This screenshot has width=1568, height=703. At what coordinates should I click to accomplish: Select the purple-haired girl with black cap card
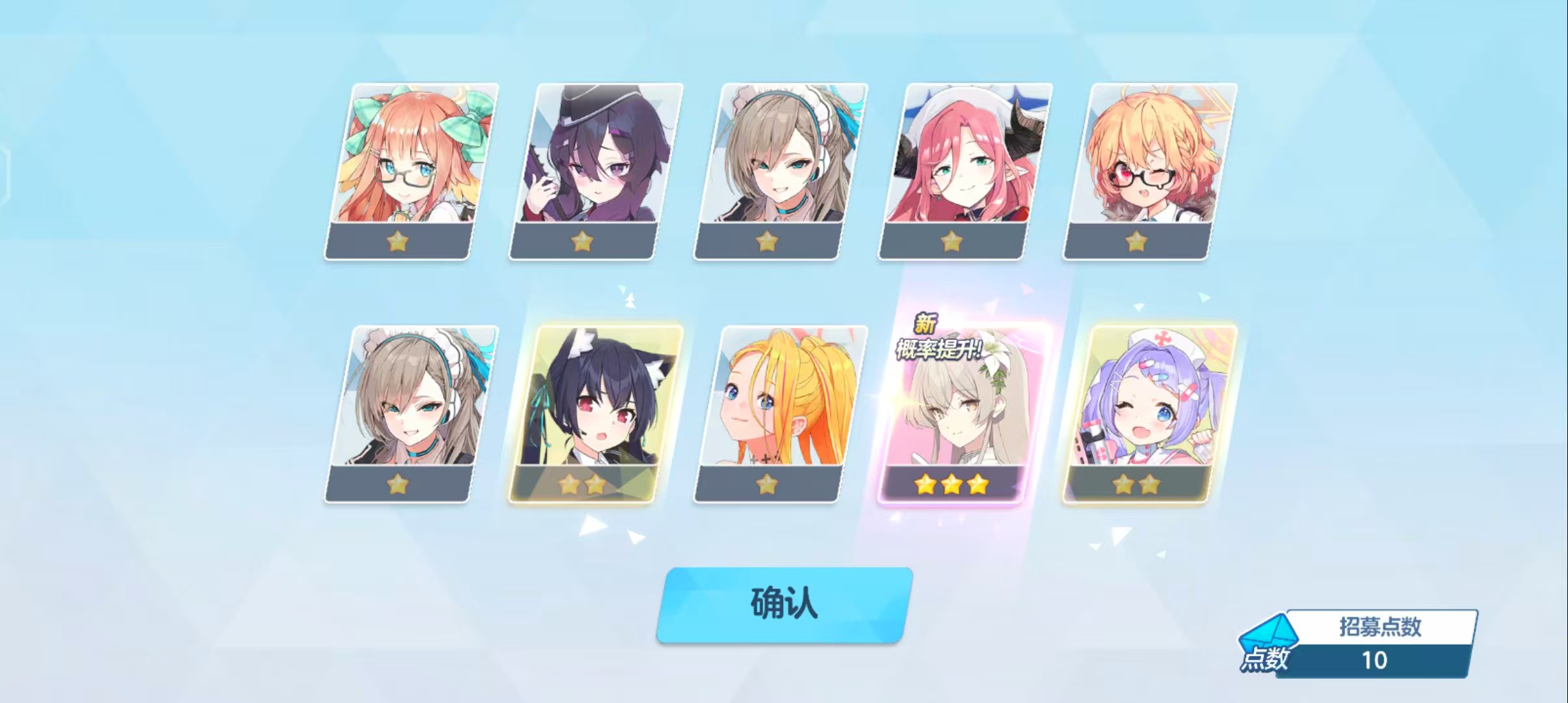[x=595, y=171]
